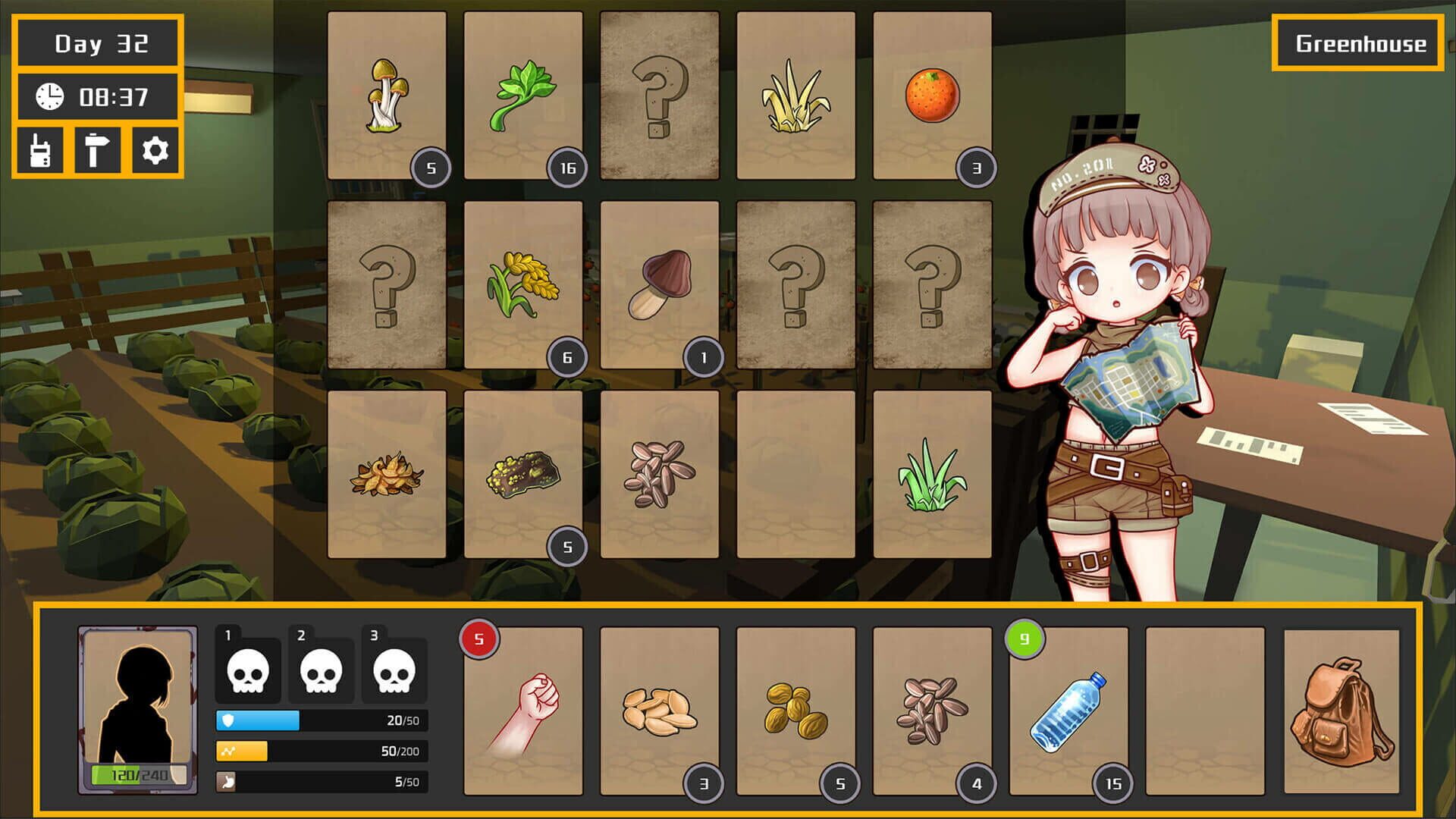Open the walkie-talkie radio menu
This screenshot has height=819, width=1456.
(42, 152)
